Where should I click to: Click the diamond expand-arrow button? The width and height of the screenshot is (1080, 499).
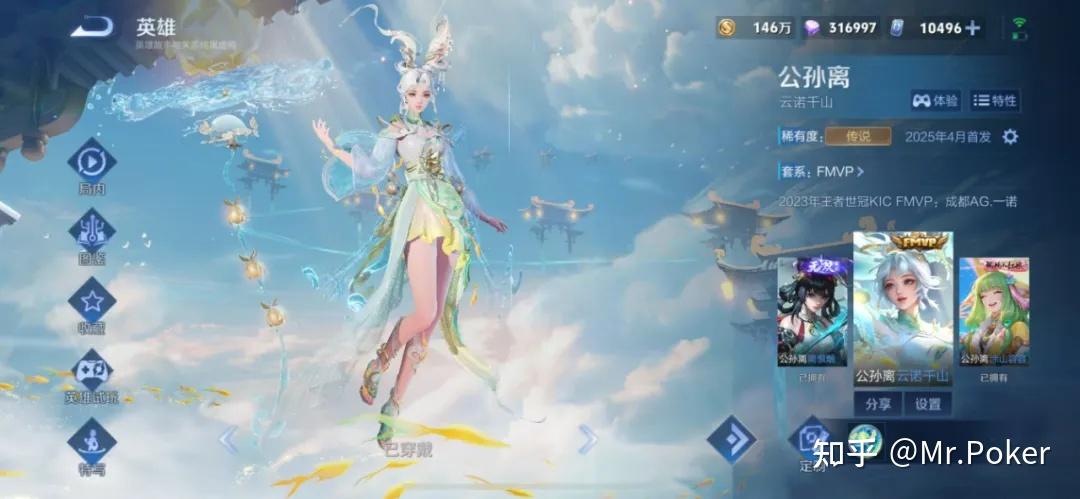click(x=731, y=439)
